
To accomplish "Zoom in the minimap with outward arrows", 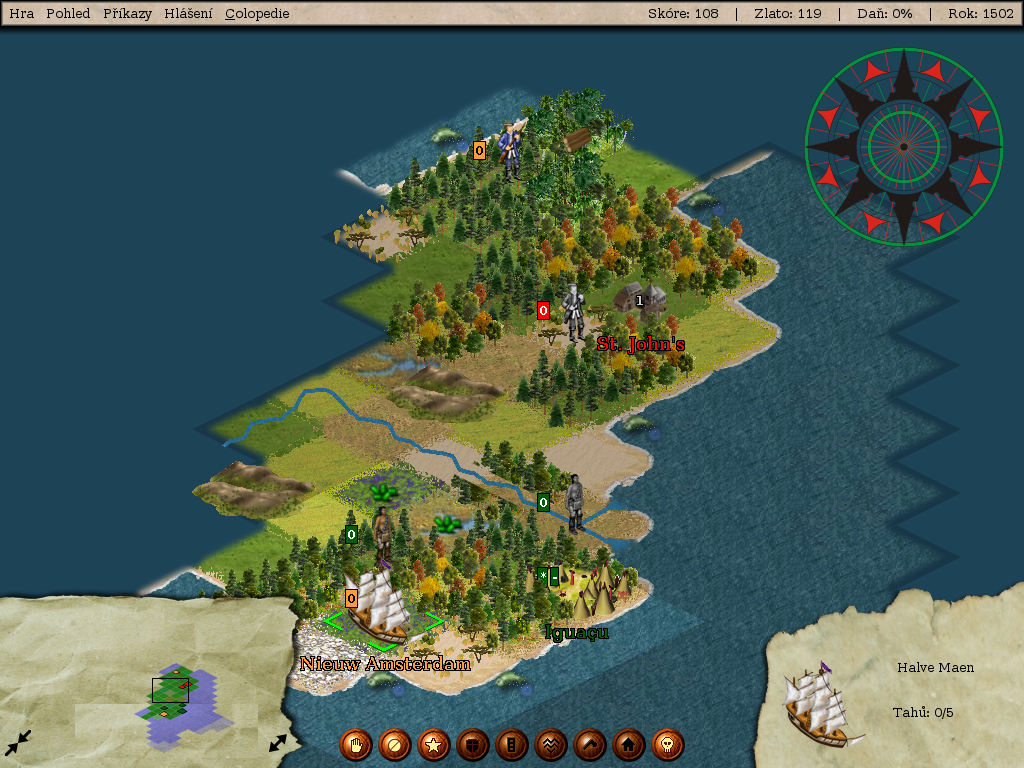I will (278, 743).
